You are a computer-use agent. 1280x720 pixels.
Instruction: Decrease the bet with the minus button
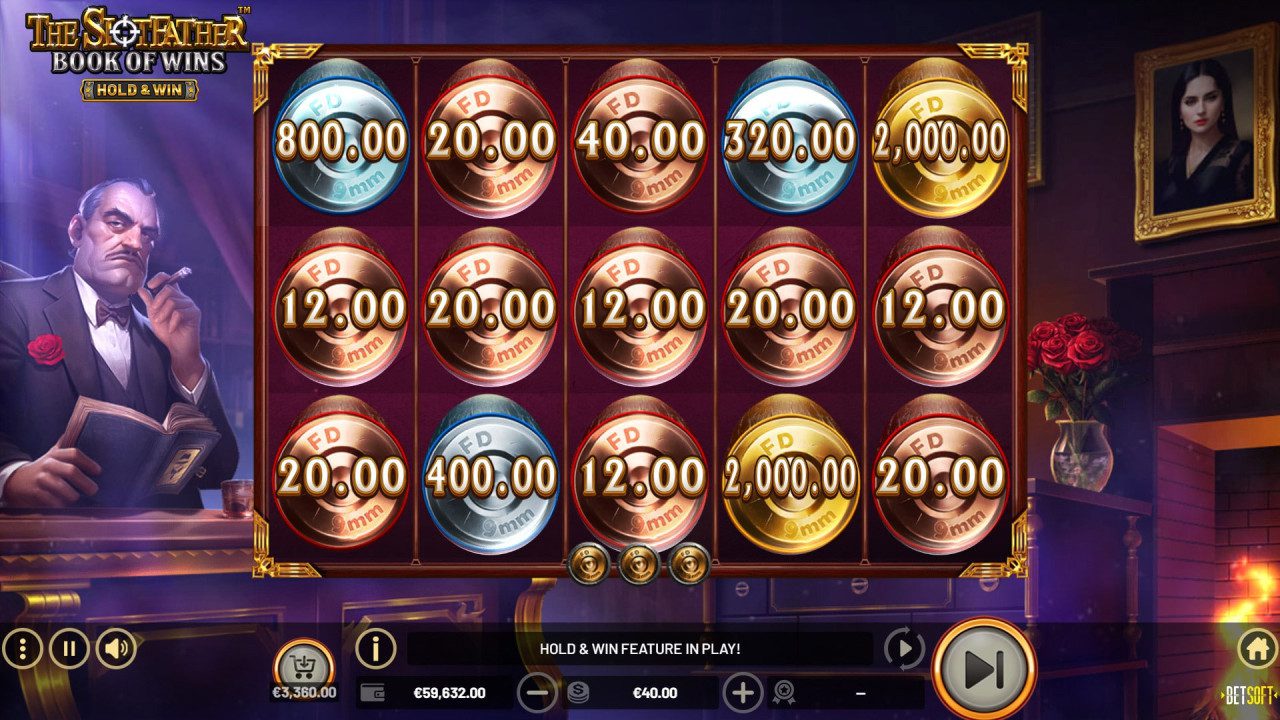pos(537,691)
